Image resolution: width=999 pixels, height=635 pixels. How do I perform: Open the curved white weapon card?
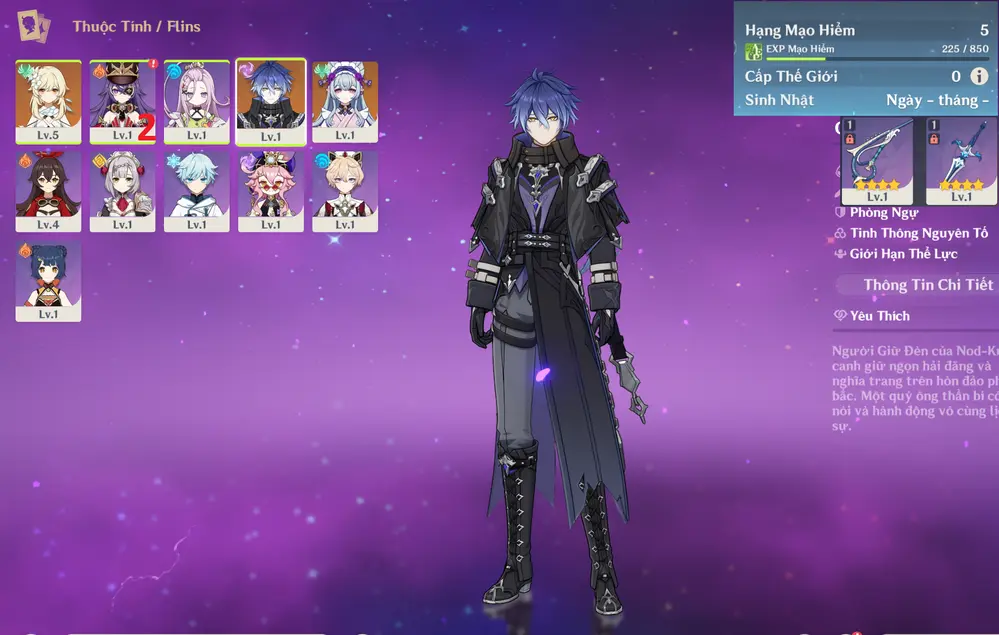point(877,160)
